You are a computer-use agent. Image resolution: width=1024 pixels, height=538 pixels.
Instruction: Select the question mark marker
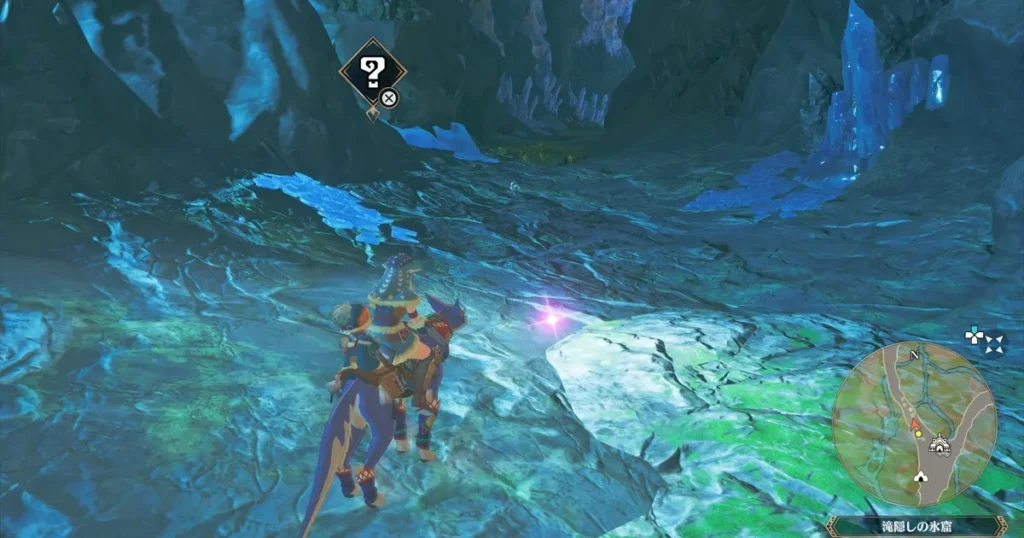373,71
